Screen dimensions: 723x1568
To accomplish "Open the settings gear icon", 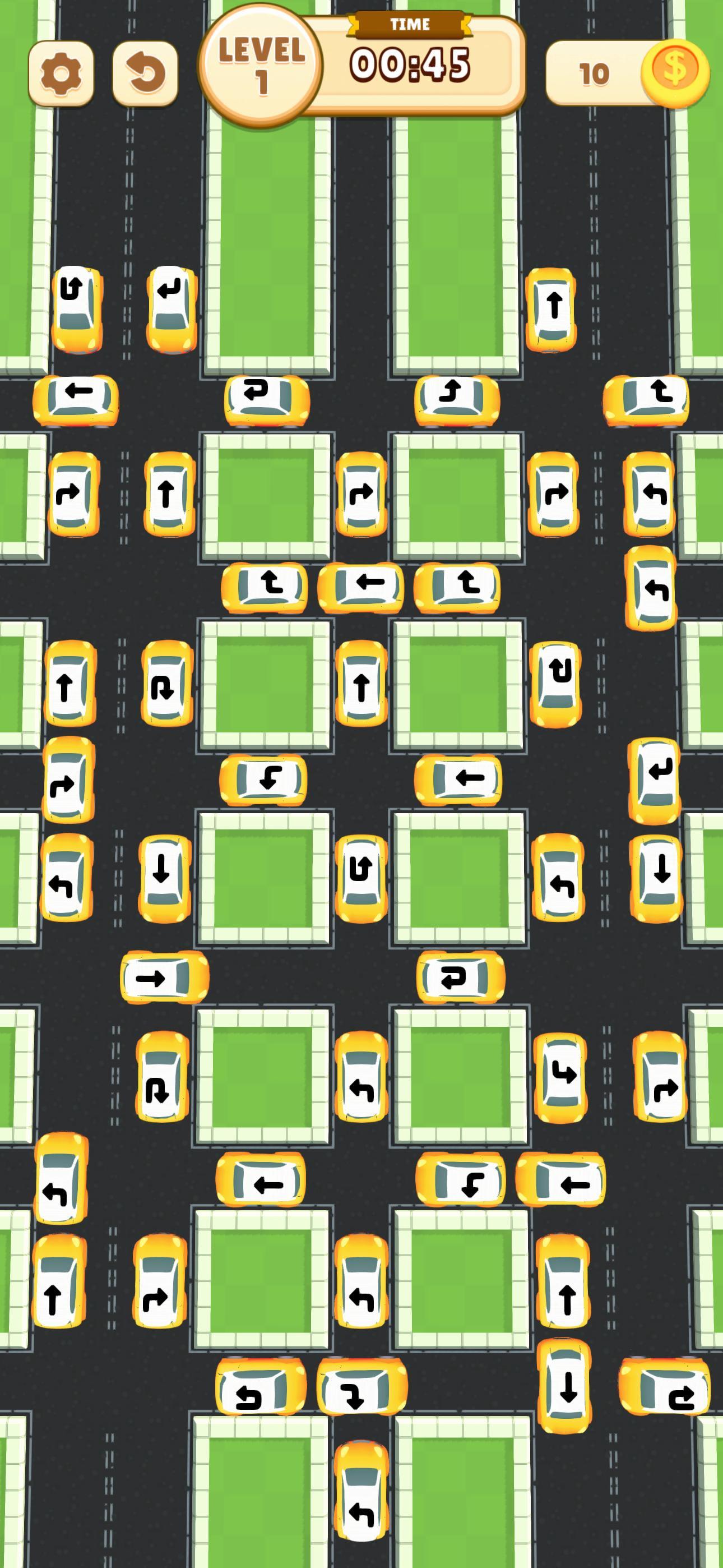I will pos(63,73).
